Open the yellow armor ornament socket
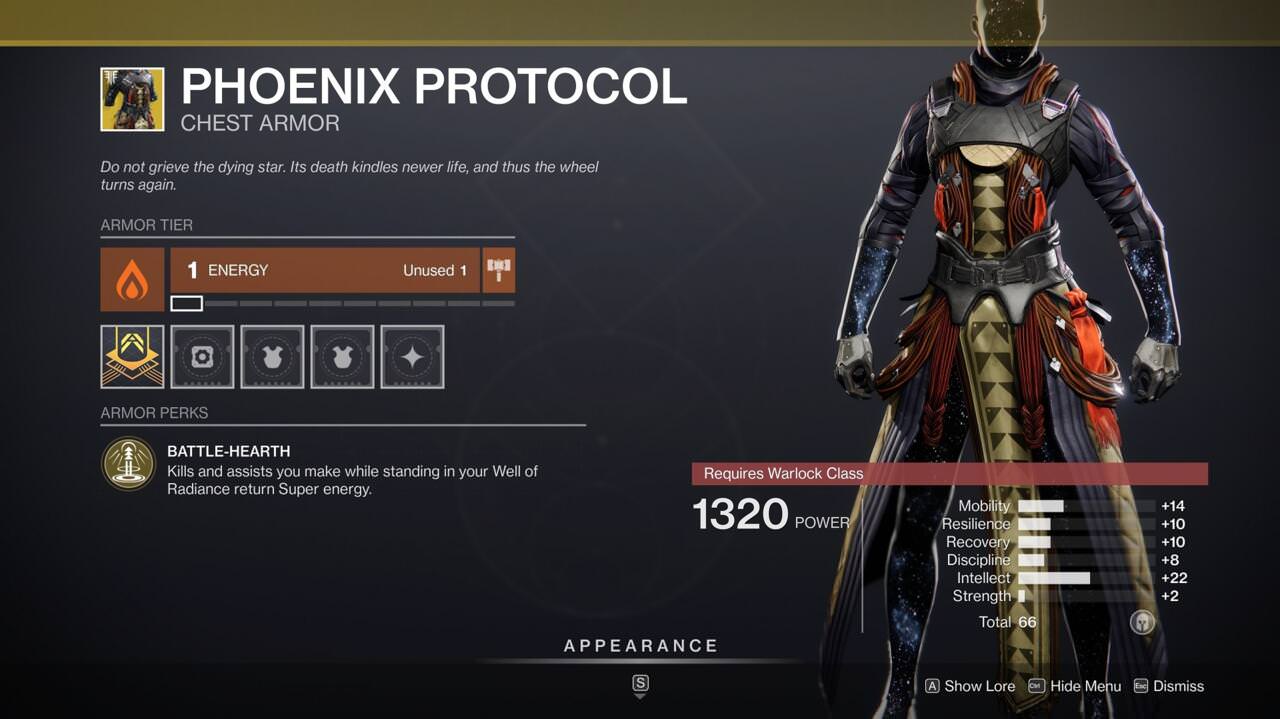This screenshot has height=719, width=1280. pyautogui.click(x=132, y=356)
